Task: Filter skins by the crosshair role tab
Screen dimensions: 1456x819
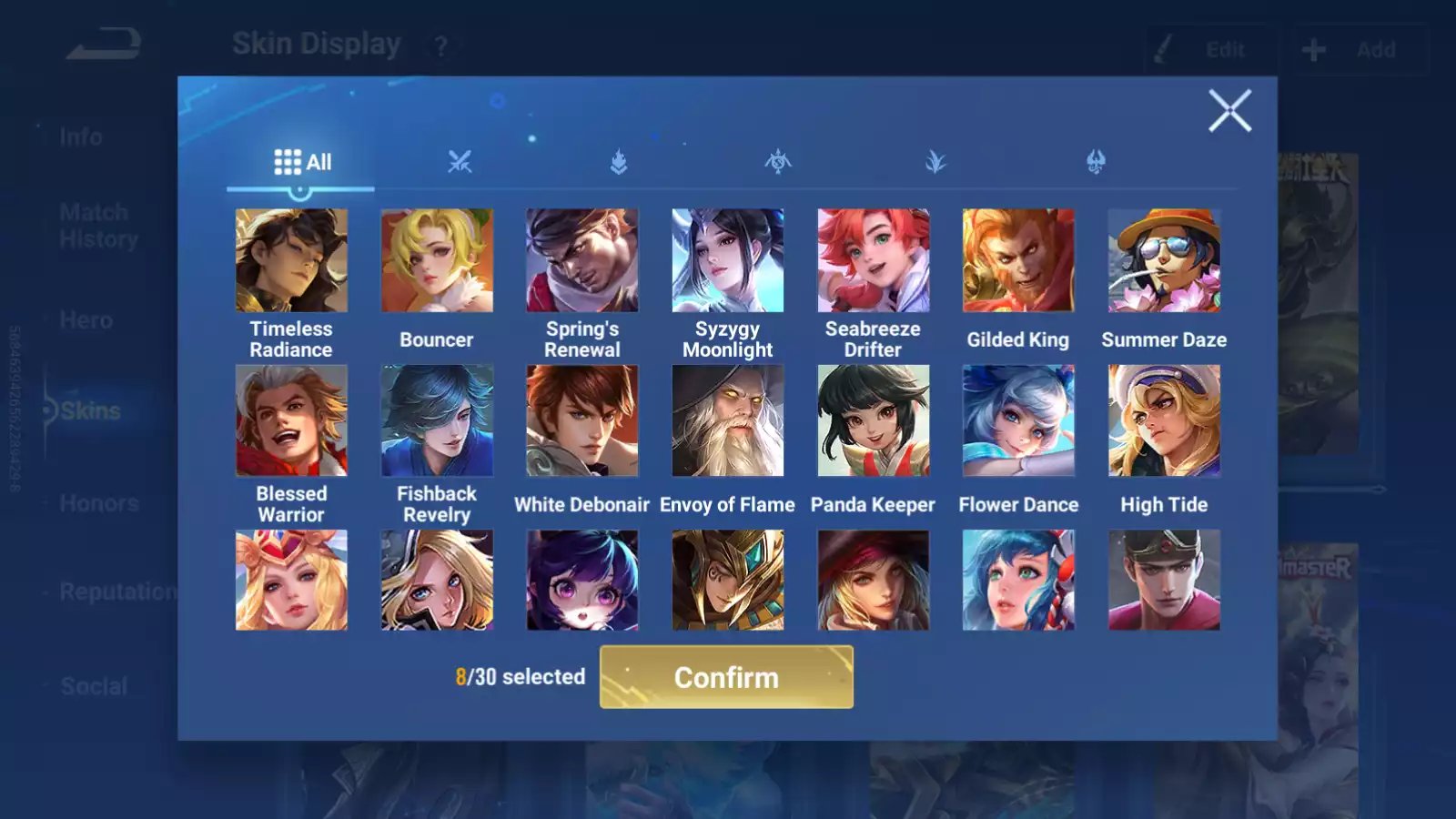Action: pyautogui.click(x=777, y=162)
